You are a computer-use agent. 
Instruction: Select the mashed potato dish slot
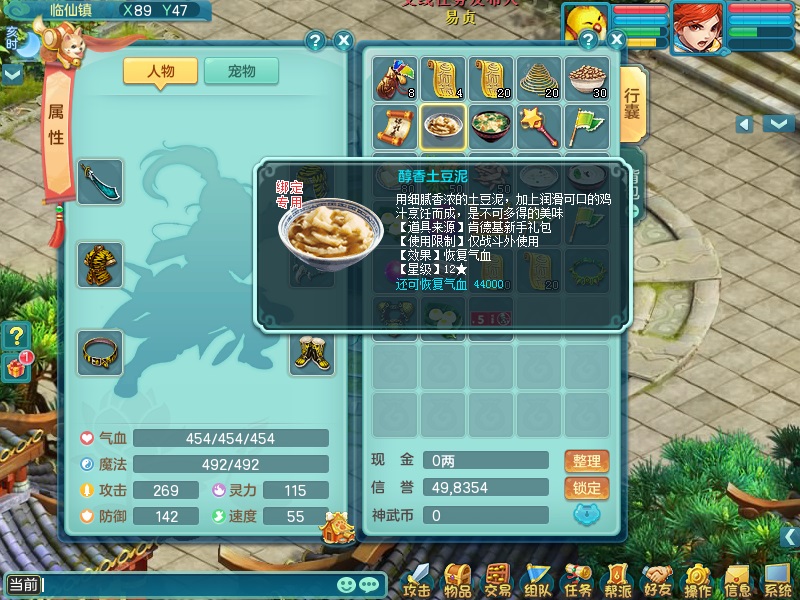click(442, 126)
